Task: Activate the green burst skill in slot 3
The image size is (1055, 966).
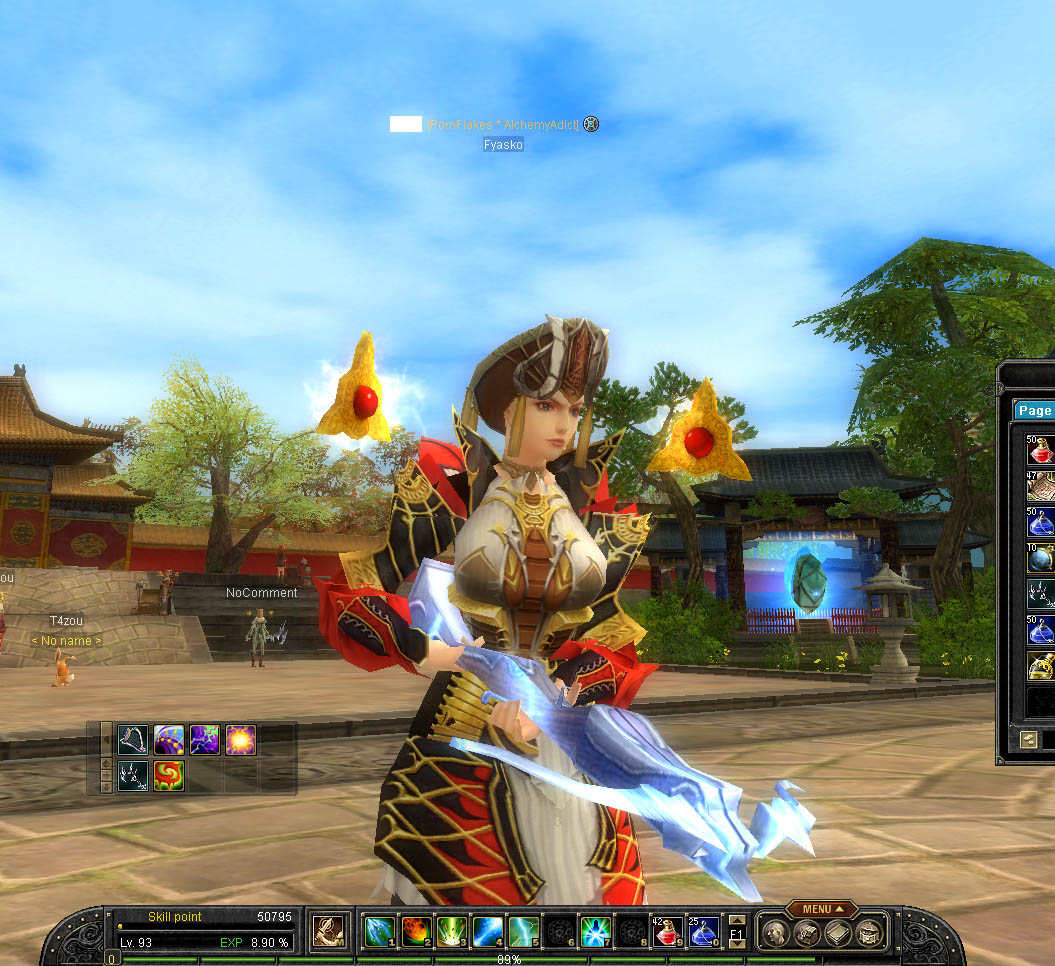Action: 451,932
